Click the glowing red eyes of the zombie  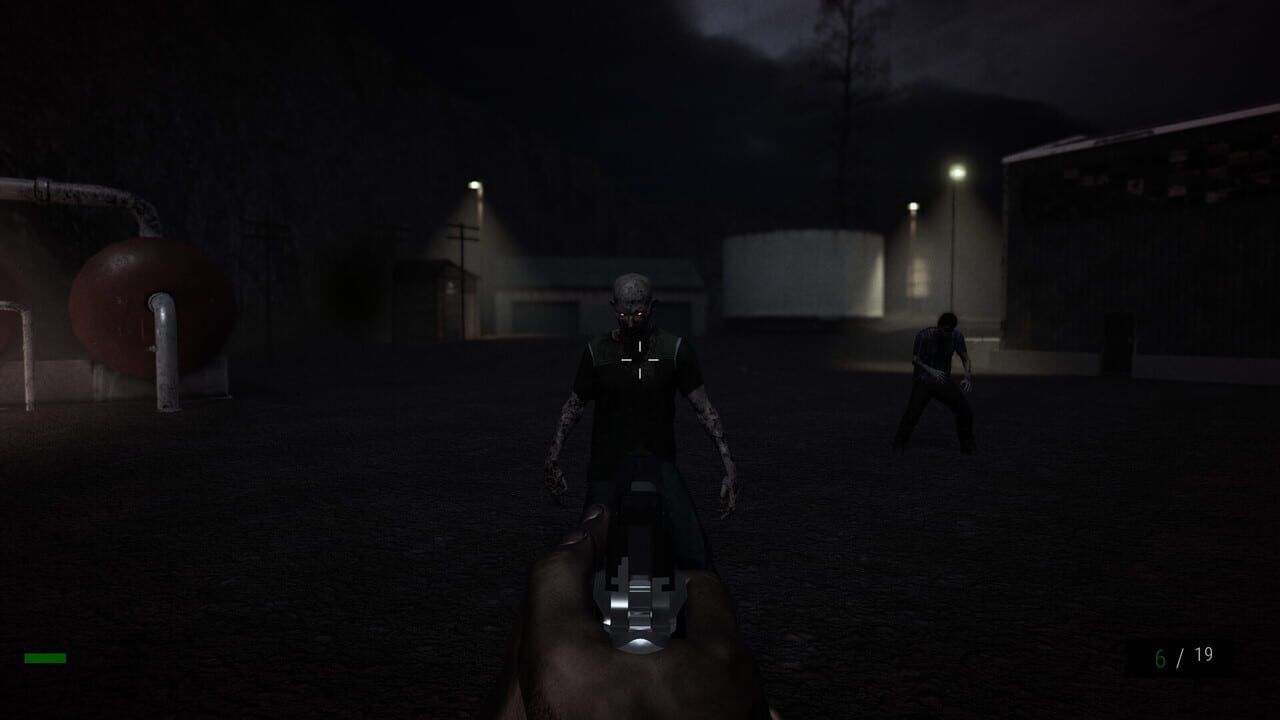click(630, 313)
